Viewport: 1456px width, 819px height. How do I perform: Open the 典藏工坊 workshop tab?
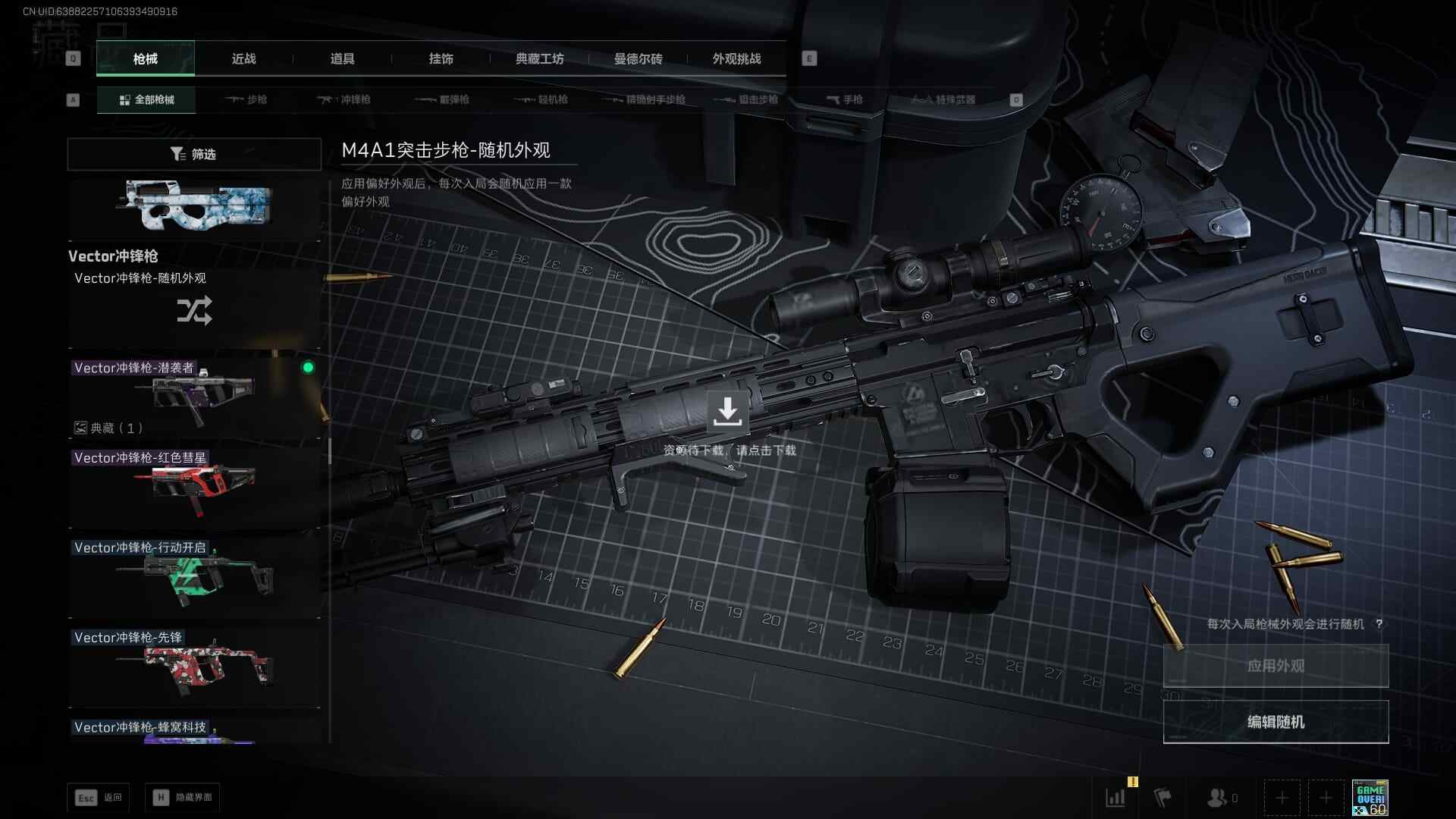coord(539,59)
